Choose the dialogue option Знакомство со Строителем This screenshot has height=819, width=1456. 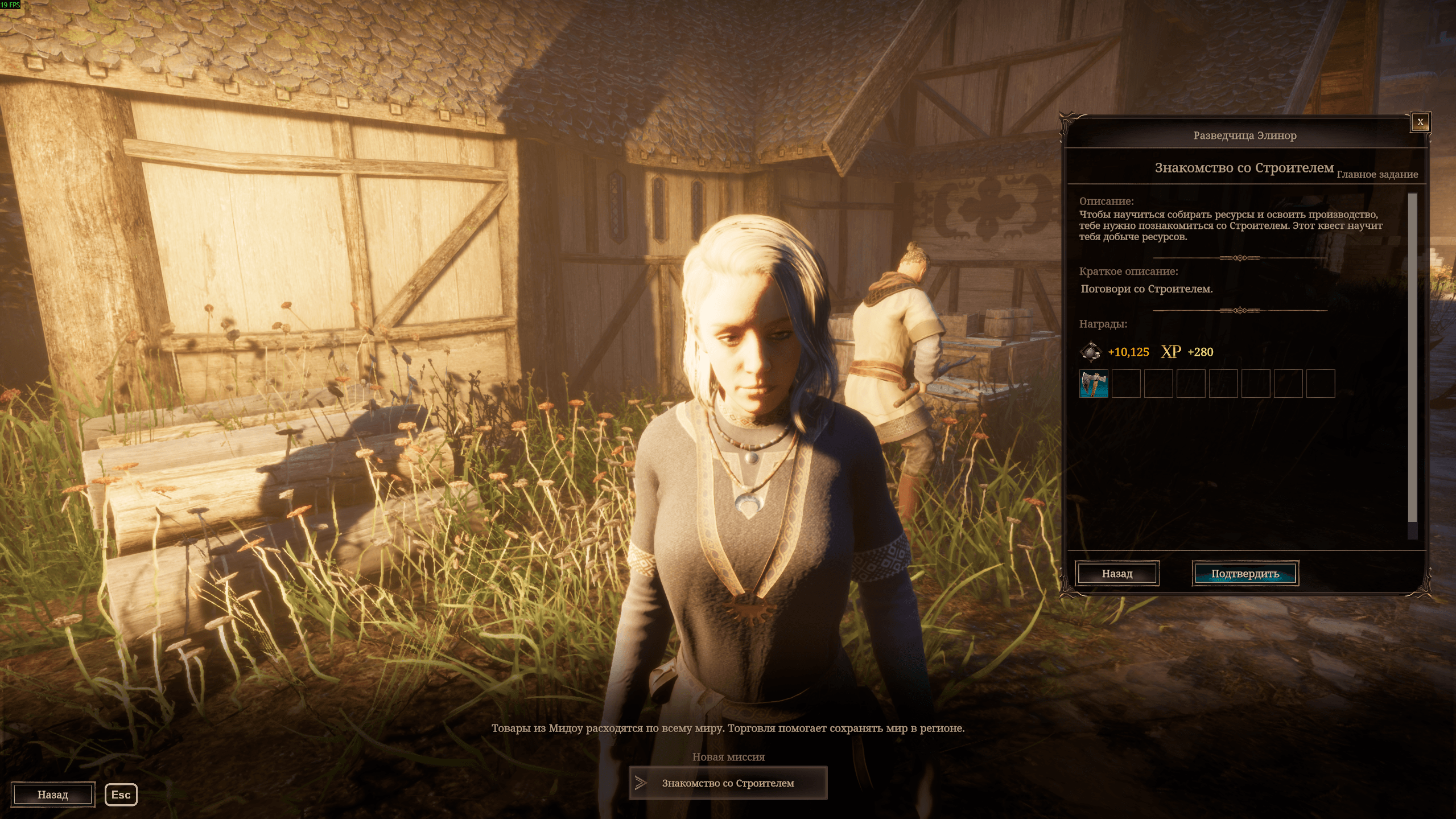click(x=728, y=783)
